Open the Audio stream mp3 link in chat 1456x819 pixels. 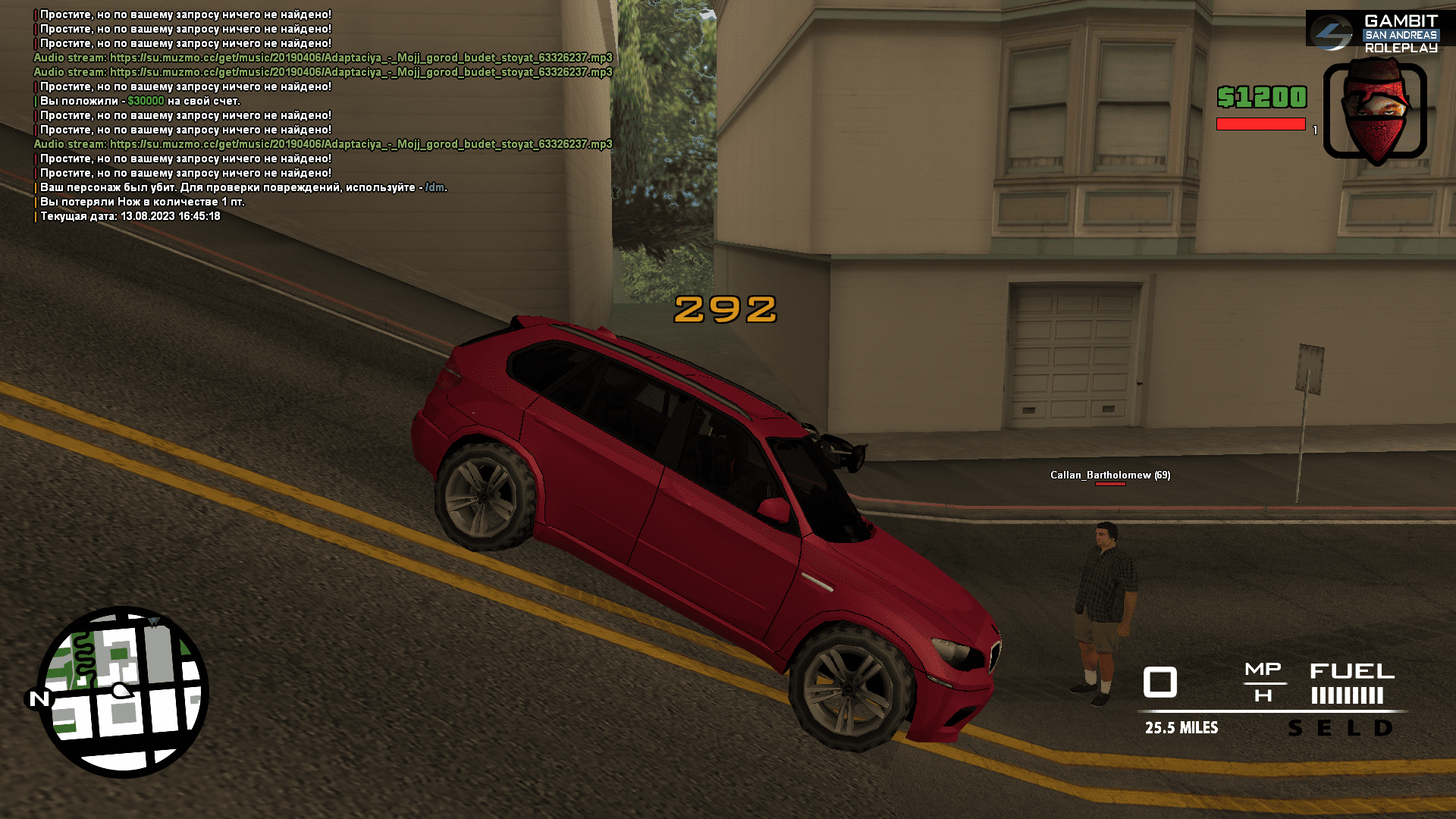[360, 58]
